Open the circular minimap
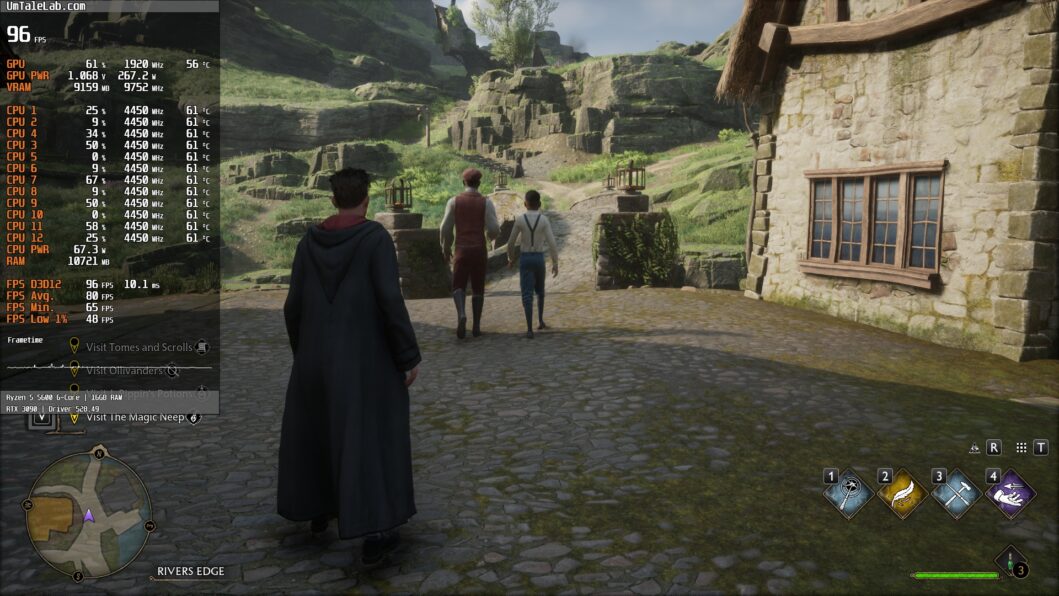Image resolution: width=1059 pixels, height=596 pixels. (x=88, y=515)
